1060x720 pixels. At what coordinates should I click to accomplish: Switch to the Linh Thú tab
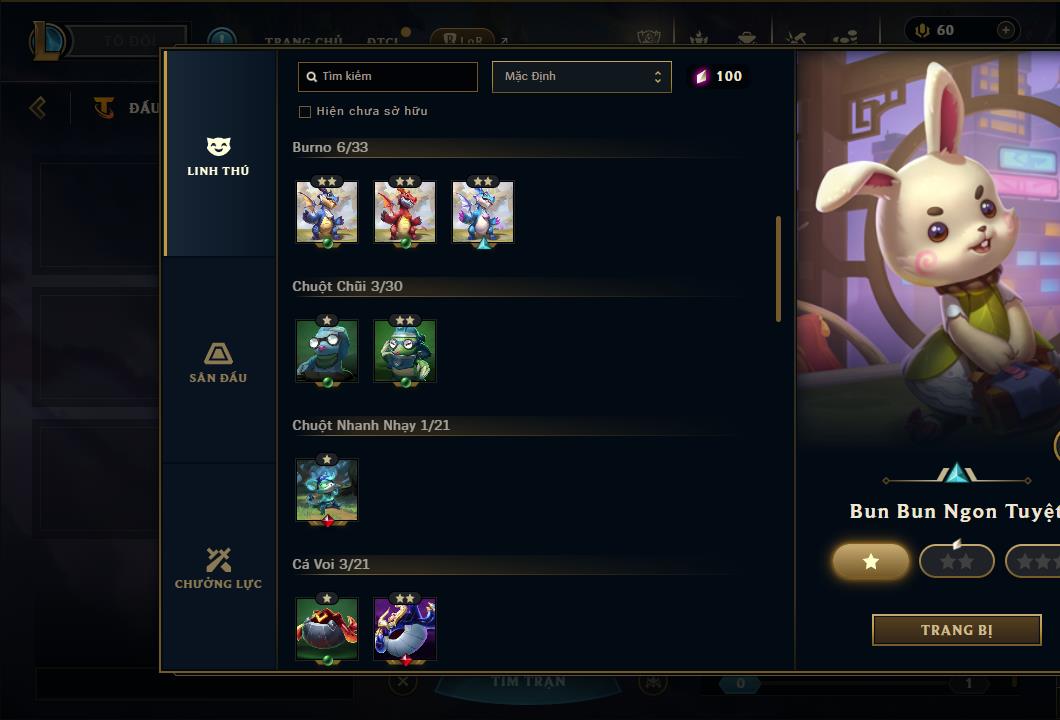pos(218,156)
